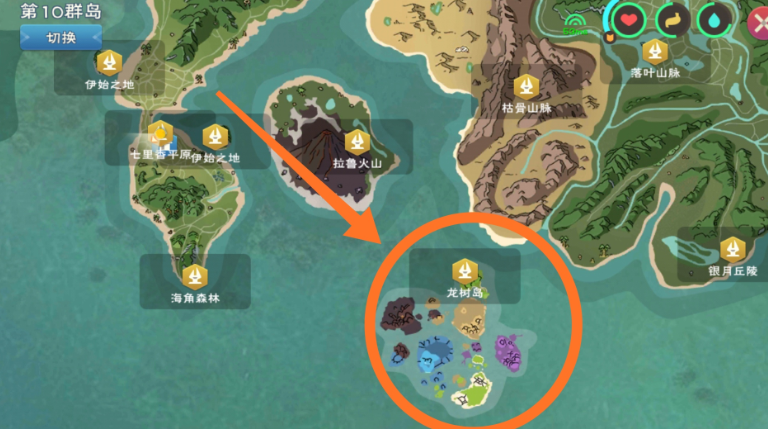The height and width of the screenshot is (429, 768).
Task: Tap the blue water drop thirst icon
Action: click(714, 19)
